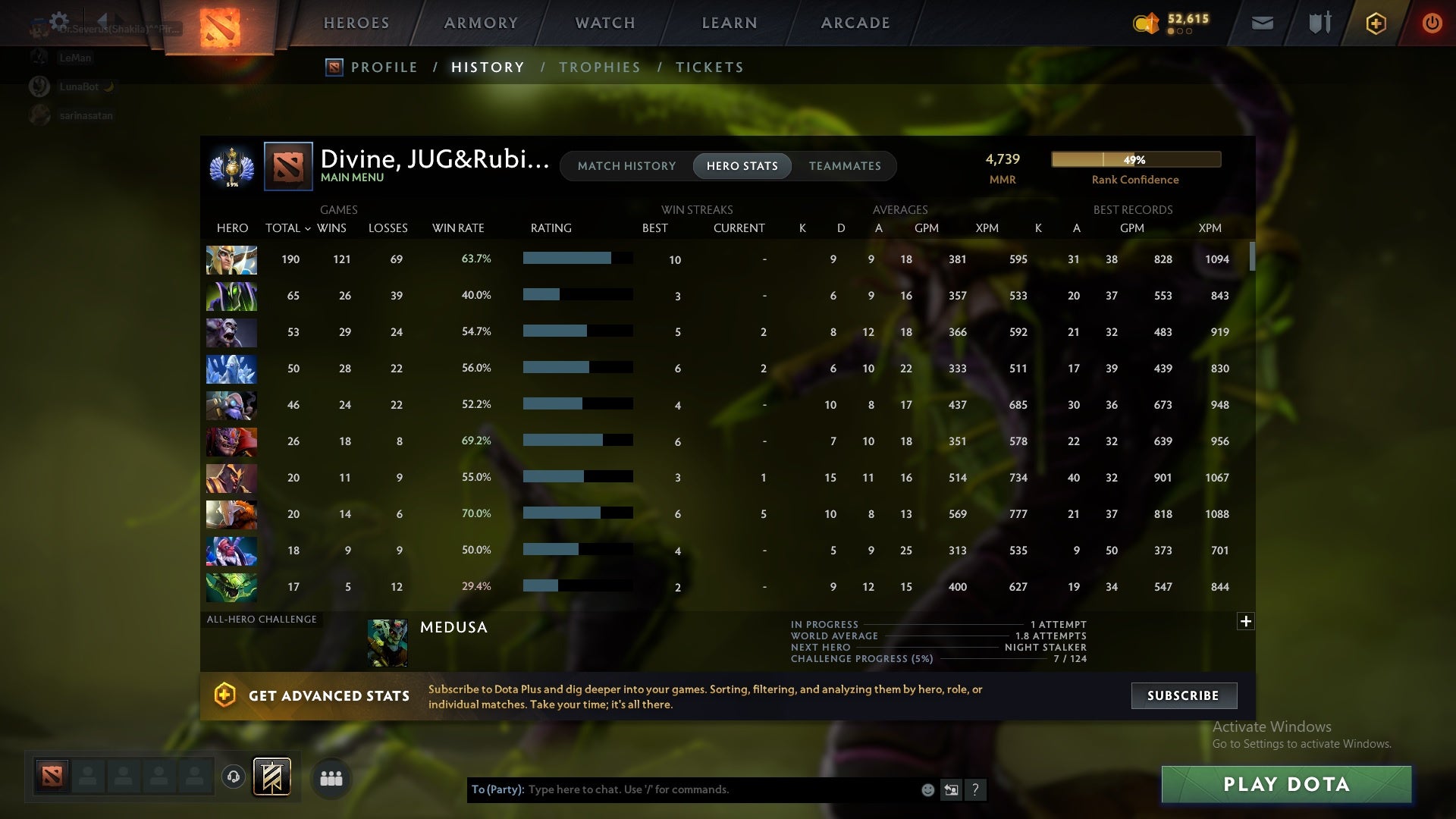Open the settings gear icon top left

coord(59,20)
